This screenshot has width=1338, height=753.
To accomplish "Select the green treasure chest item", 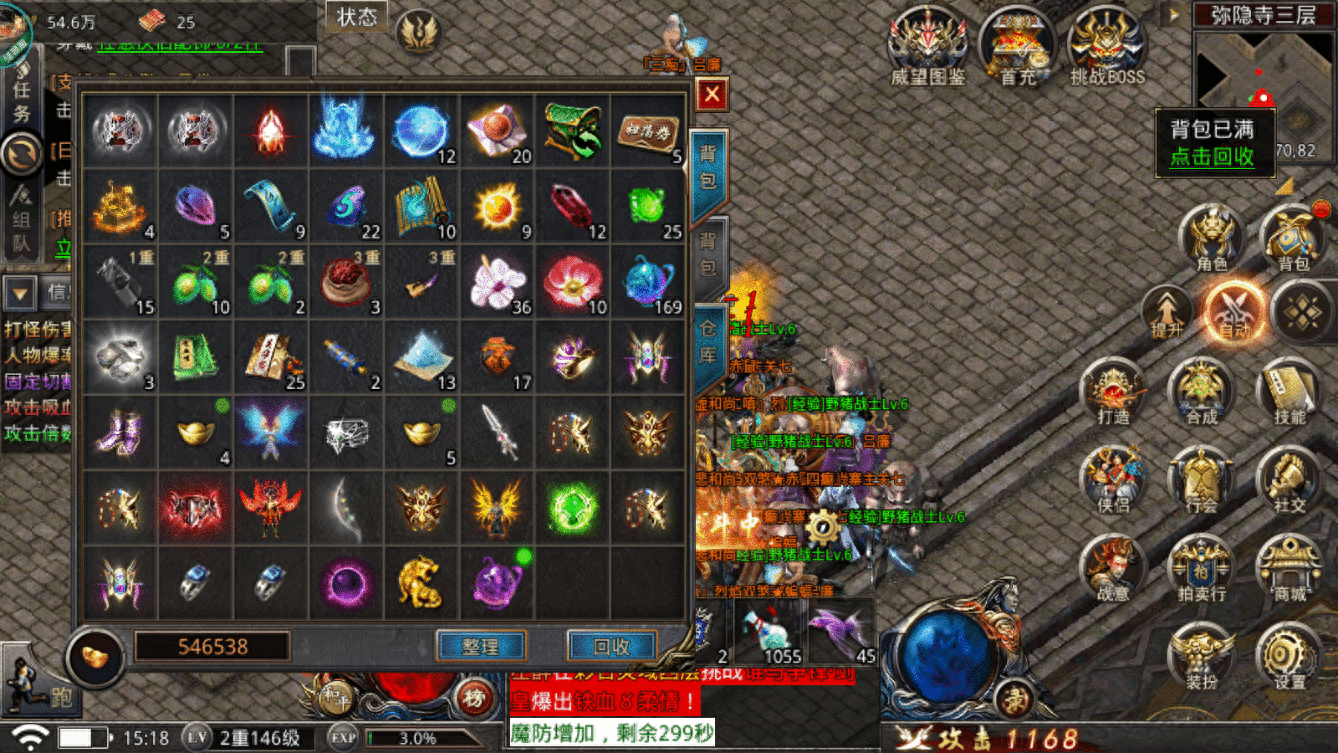I will coord(573,132).
